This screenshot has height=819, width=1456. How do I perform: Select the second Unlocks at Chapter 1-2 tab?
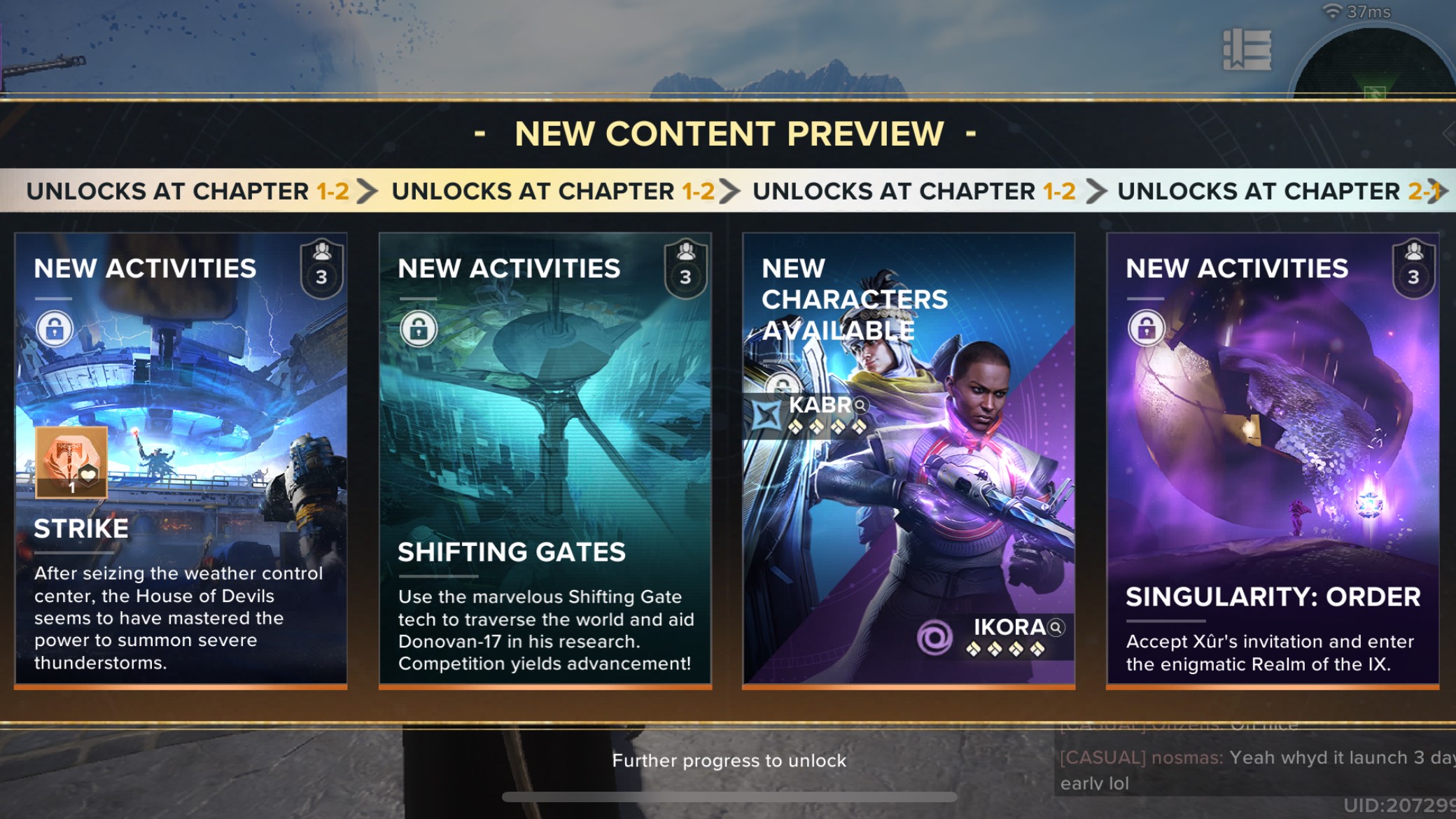pyautogui.click(x=553, y=190)
